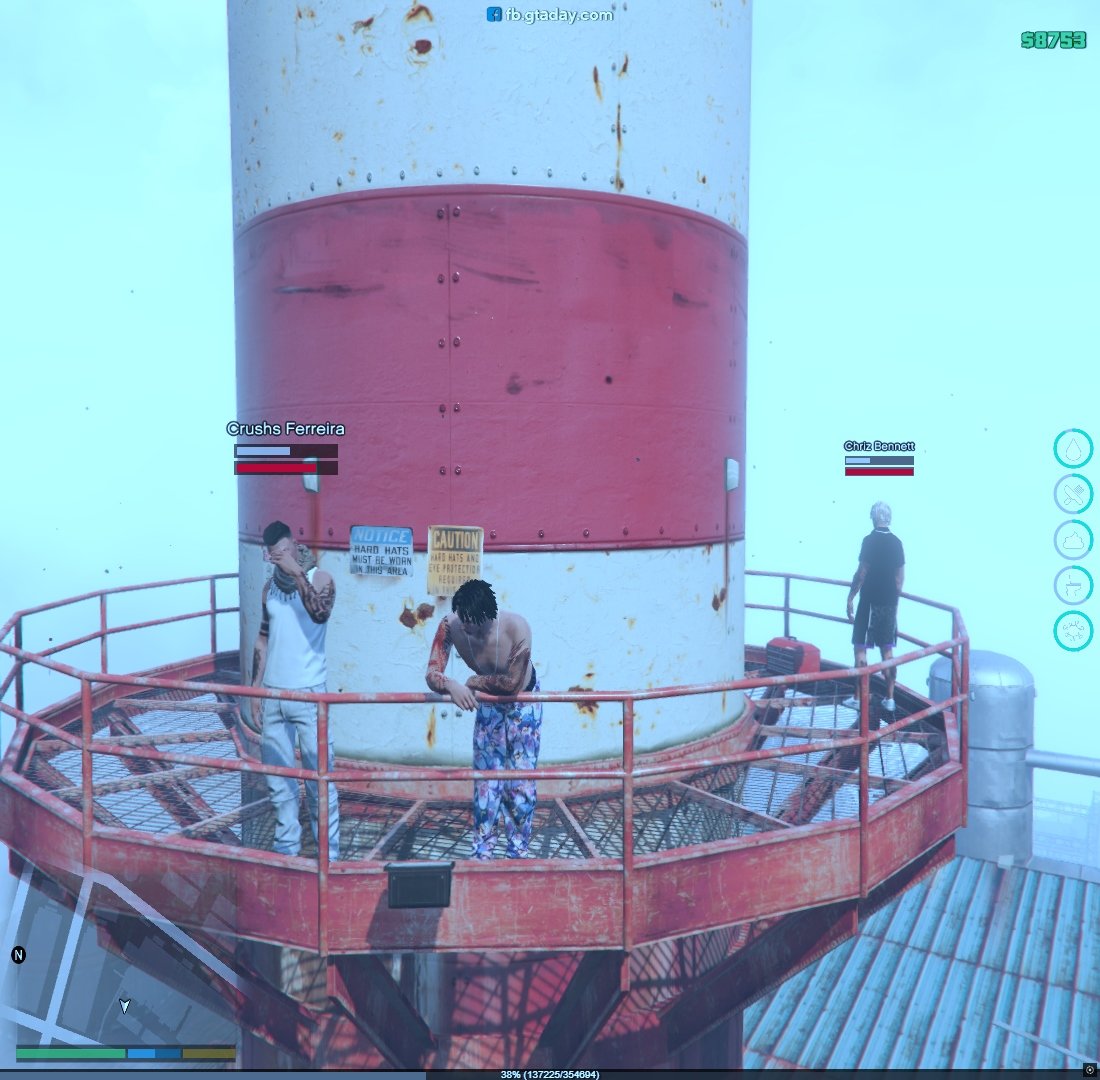Click the germ hygiene status icon
The width and height of the screenshot is (1100, 1080).
pyautogui.click(x=1073, y=631)
